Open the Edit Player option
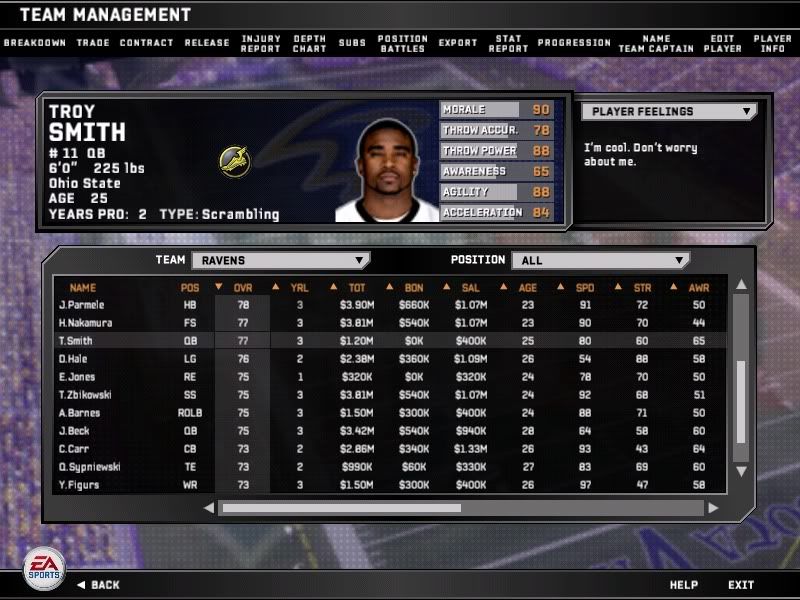Image resolution: width=800 pixels, height=600 pixels. (x=722, y=43)
